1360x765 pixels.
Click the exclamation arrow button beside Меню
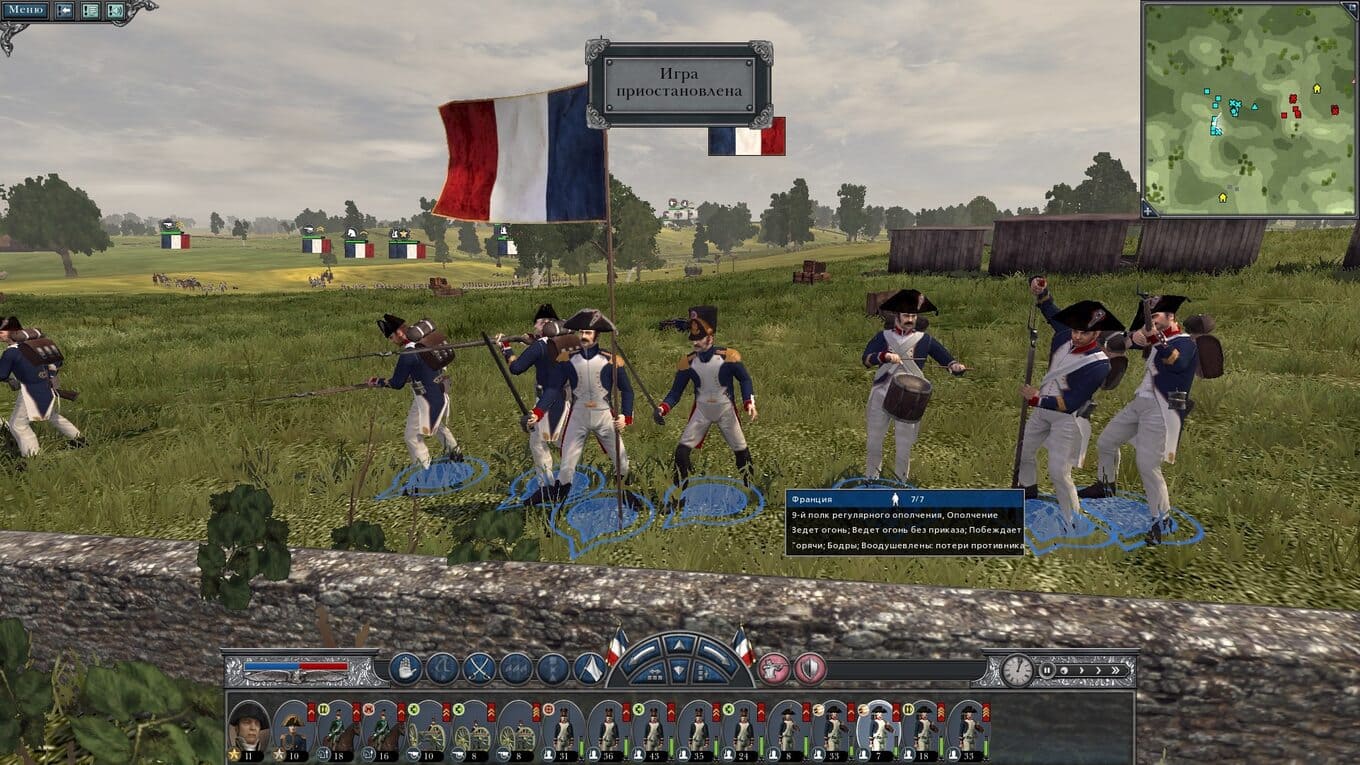(64, 11)
